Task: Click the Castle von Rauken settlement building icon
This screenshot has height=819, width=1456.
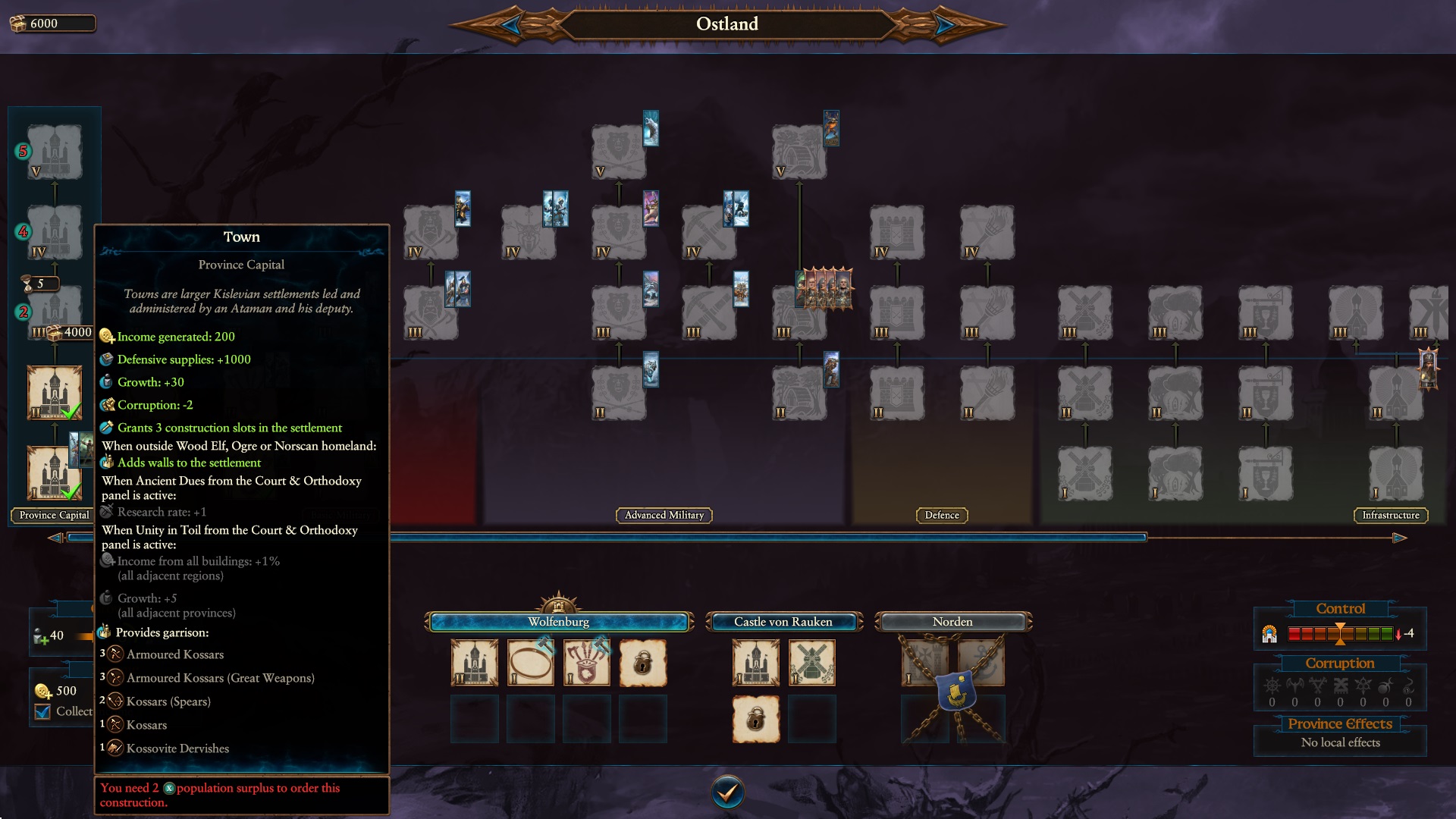Action: 756,661
